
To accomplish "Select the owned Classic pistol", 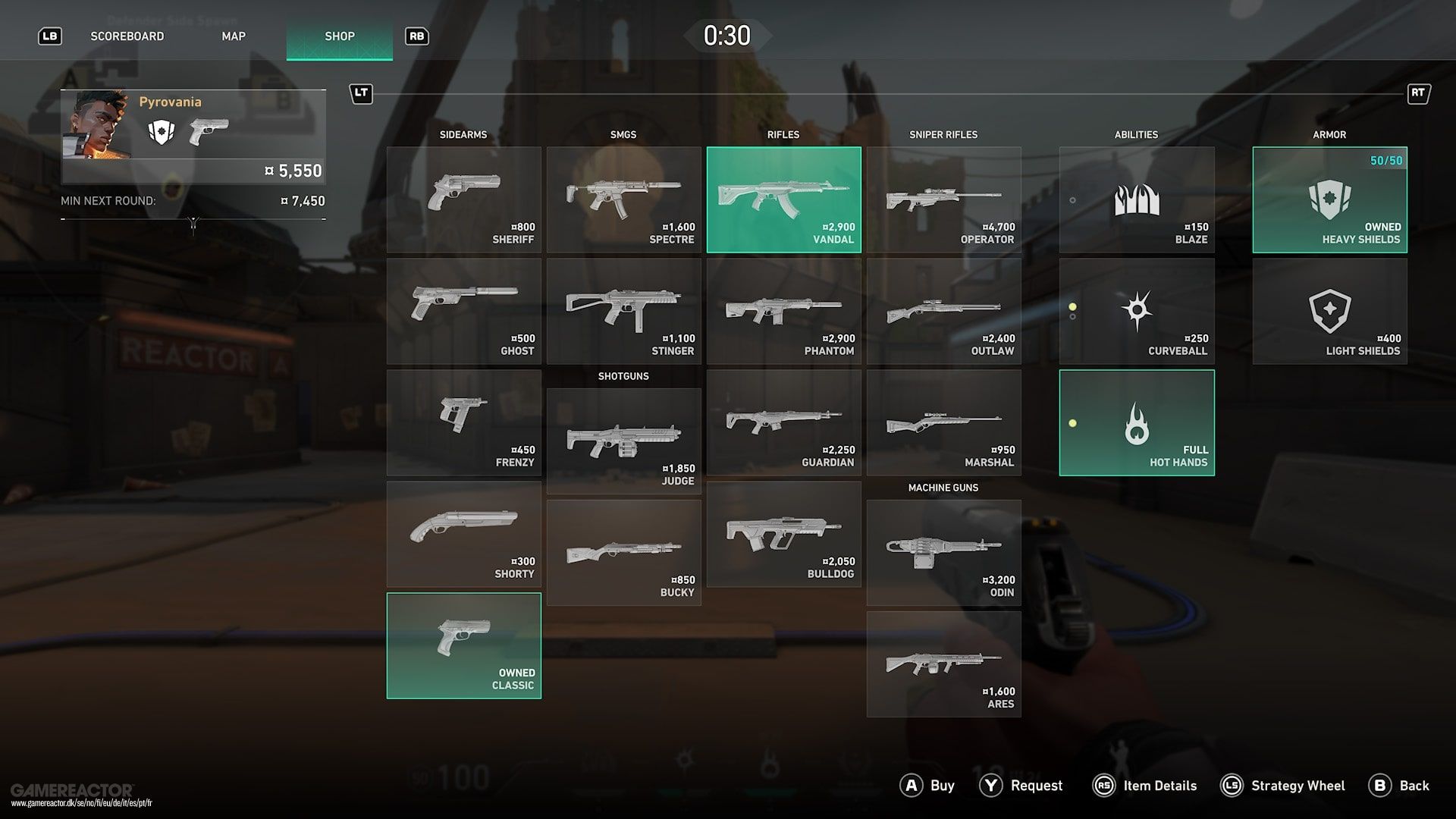I will point(463,645).
